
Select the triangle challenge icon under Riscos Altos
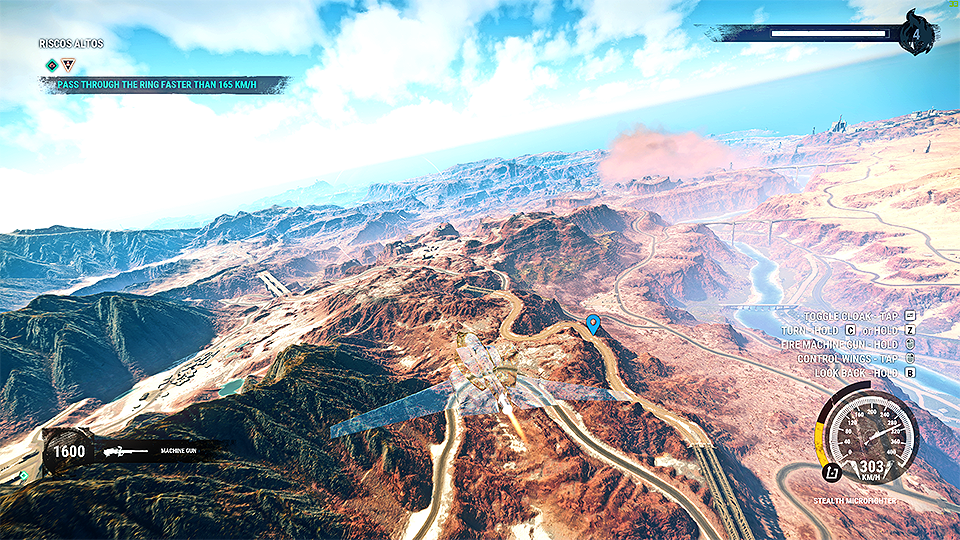click(68, 65)
